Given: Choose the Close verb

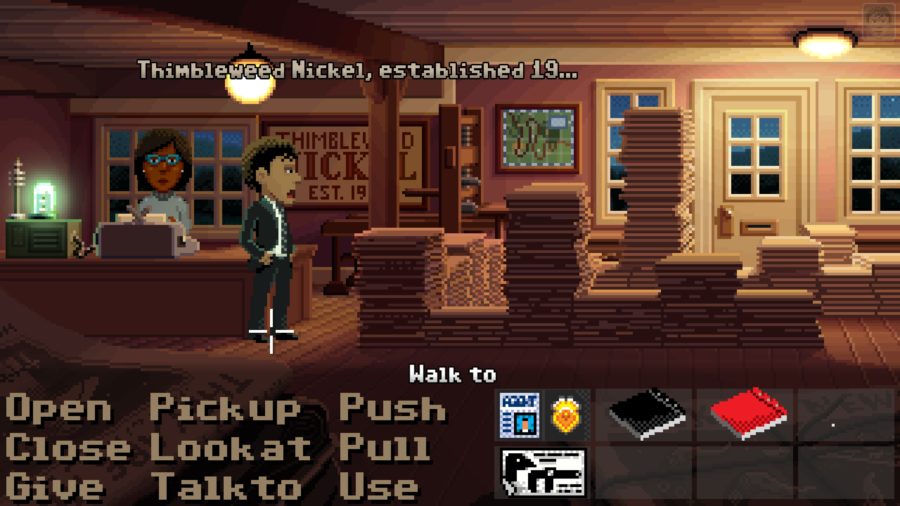Looking at the screenshot, I should coord(67,448).
